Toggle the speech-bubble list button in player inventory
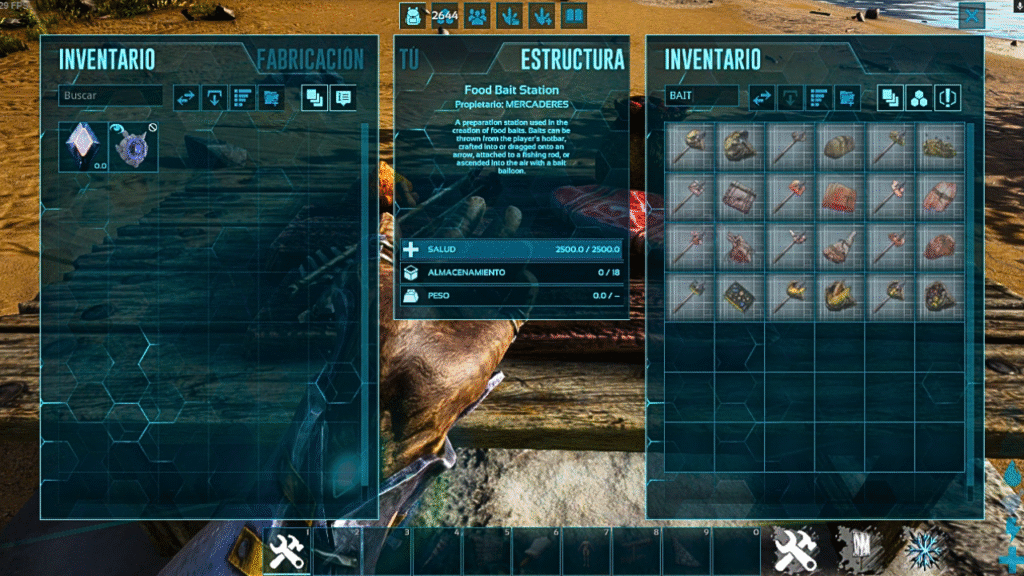 tap(343, 97)
